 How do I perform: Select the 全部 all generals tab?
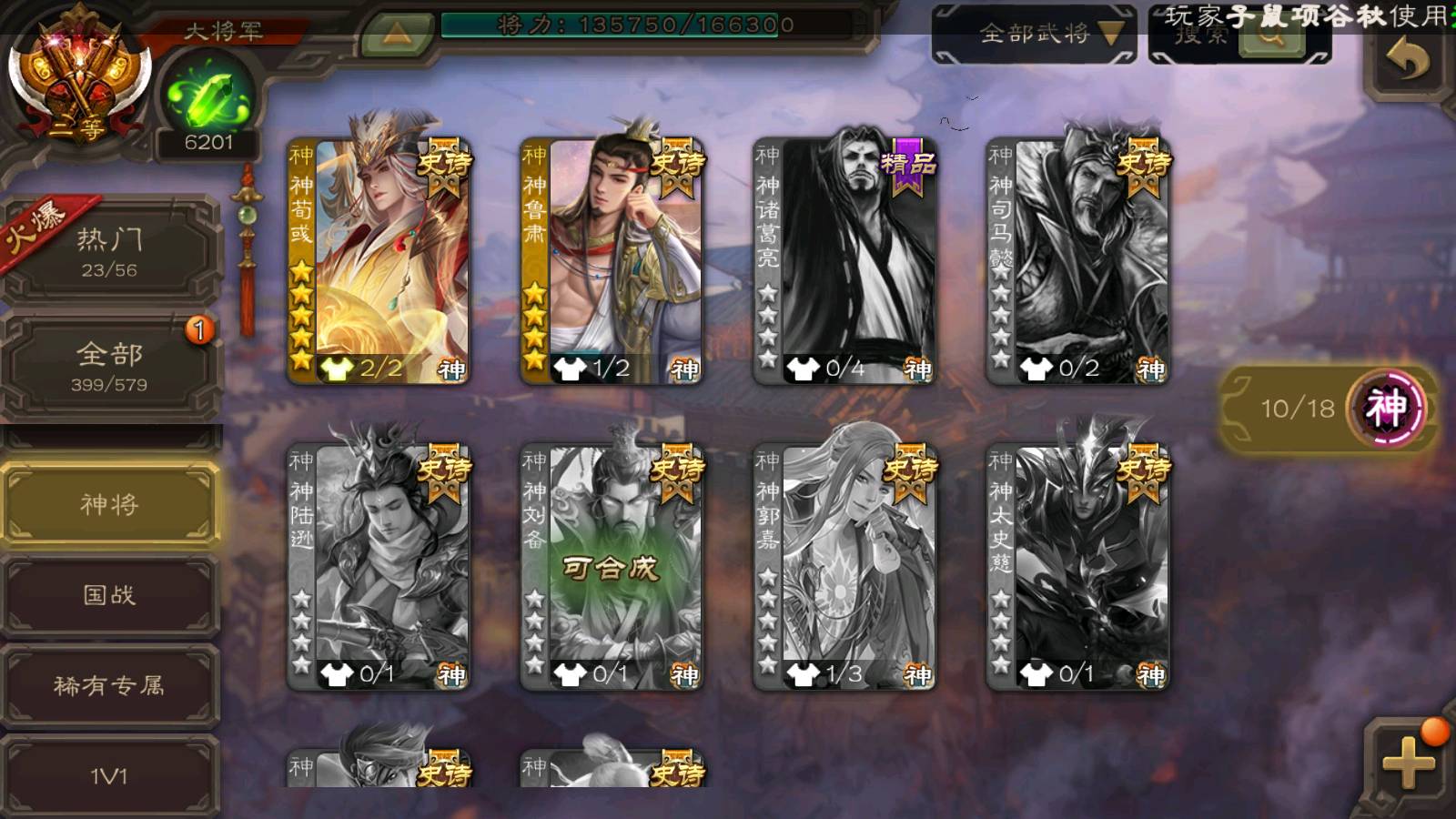(x=109, y=366)
